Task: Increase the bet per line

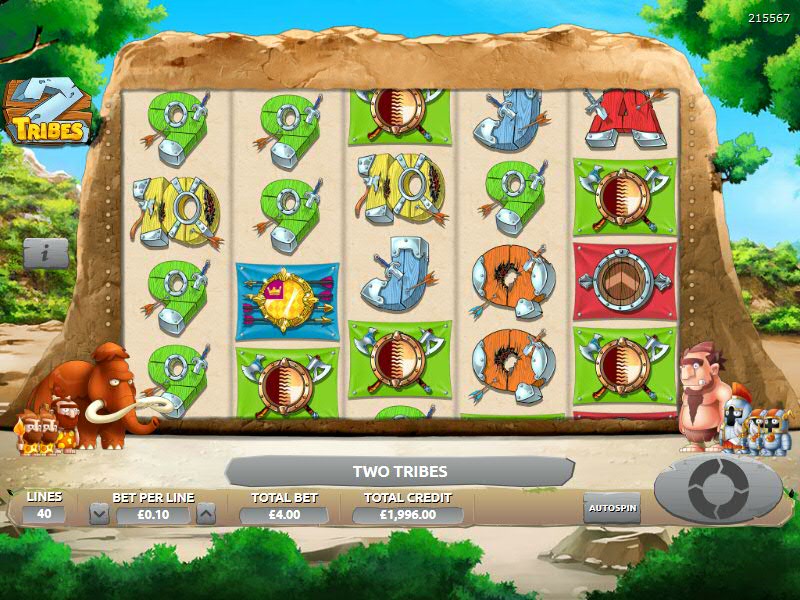Action: [205, 514]
